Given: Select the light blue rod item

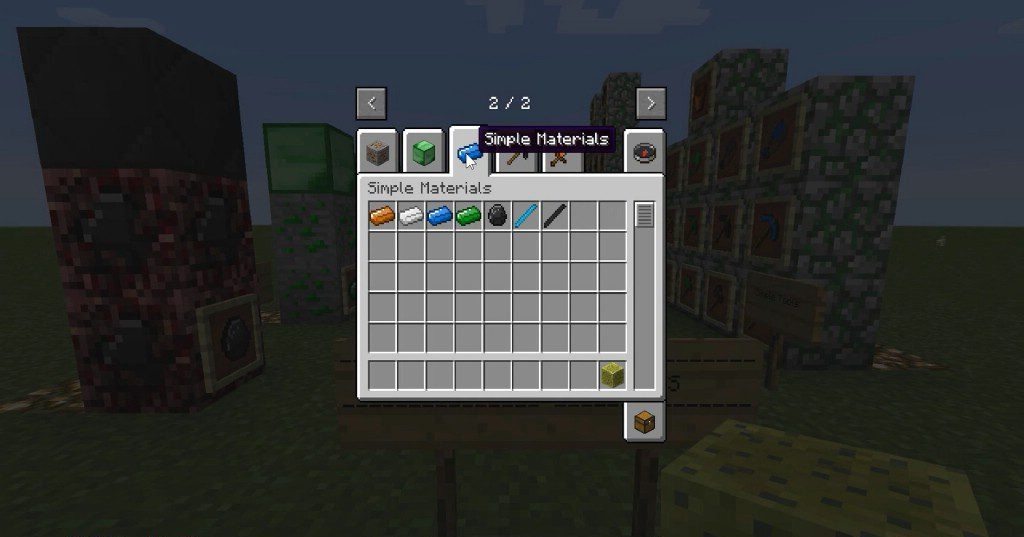Looking at the screenshot, I should (526, 215).
